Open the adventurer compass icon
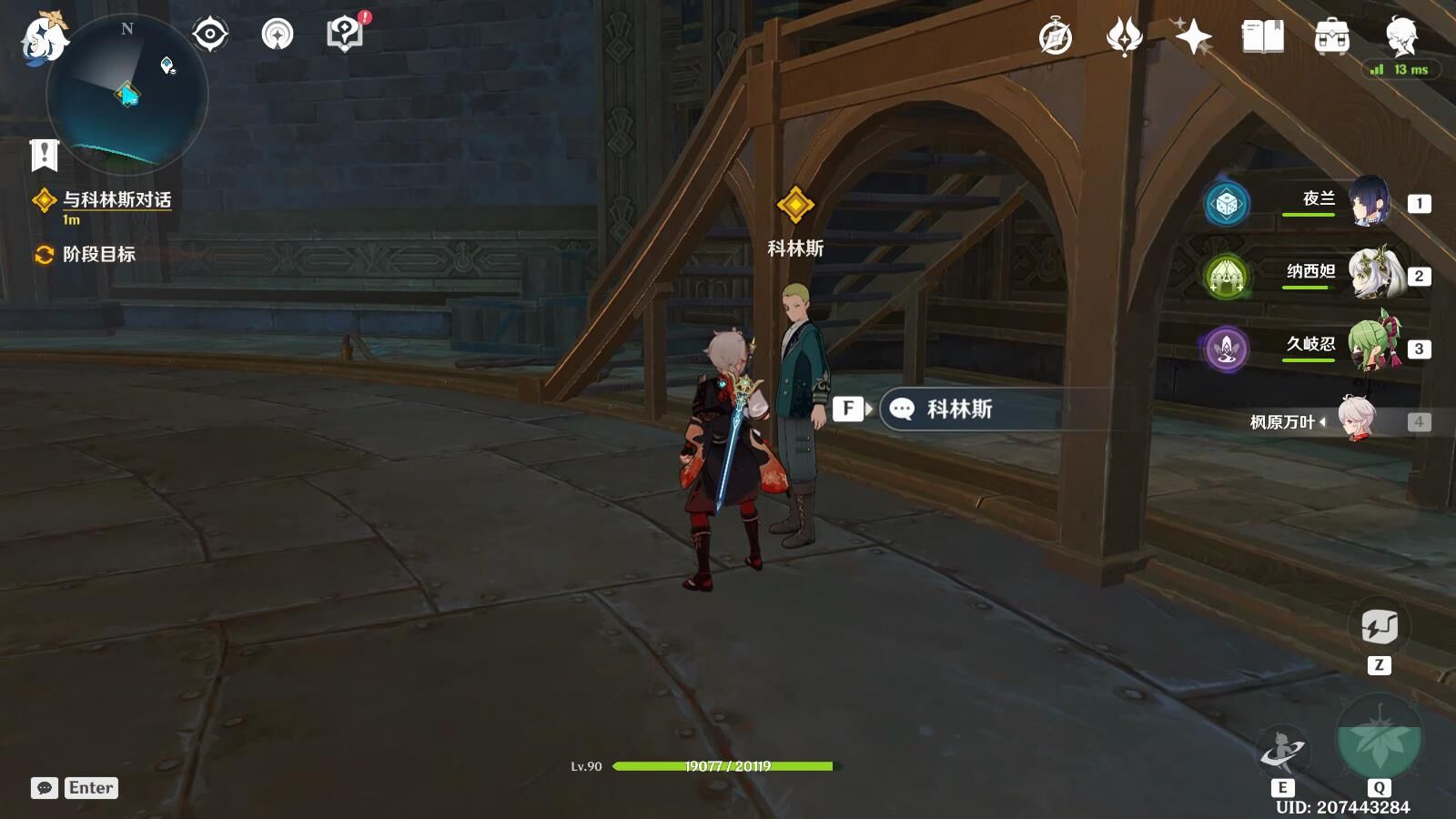 click(1056, 37)
